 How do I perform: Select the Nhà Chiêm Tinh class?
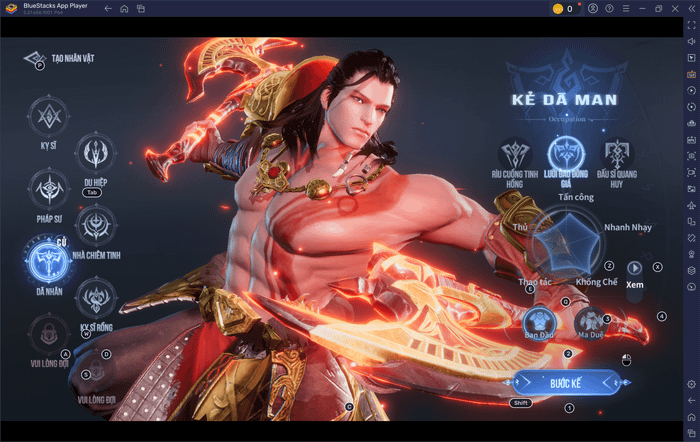96,225
